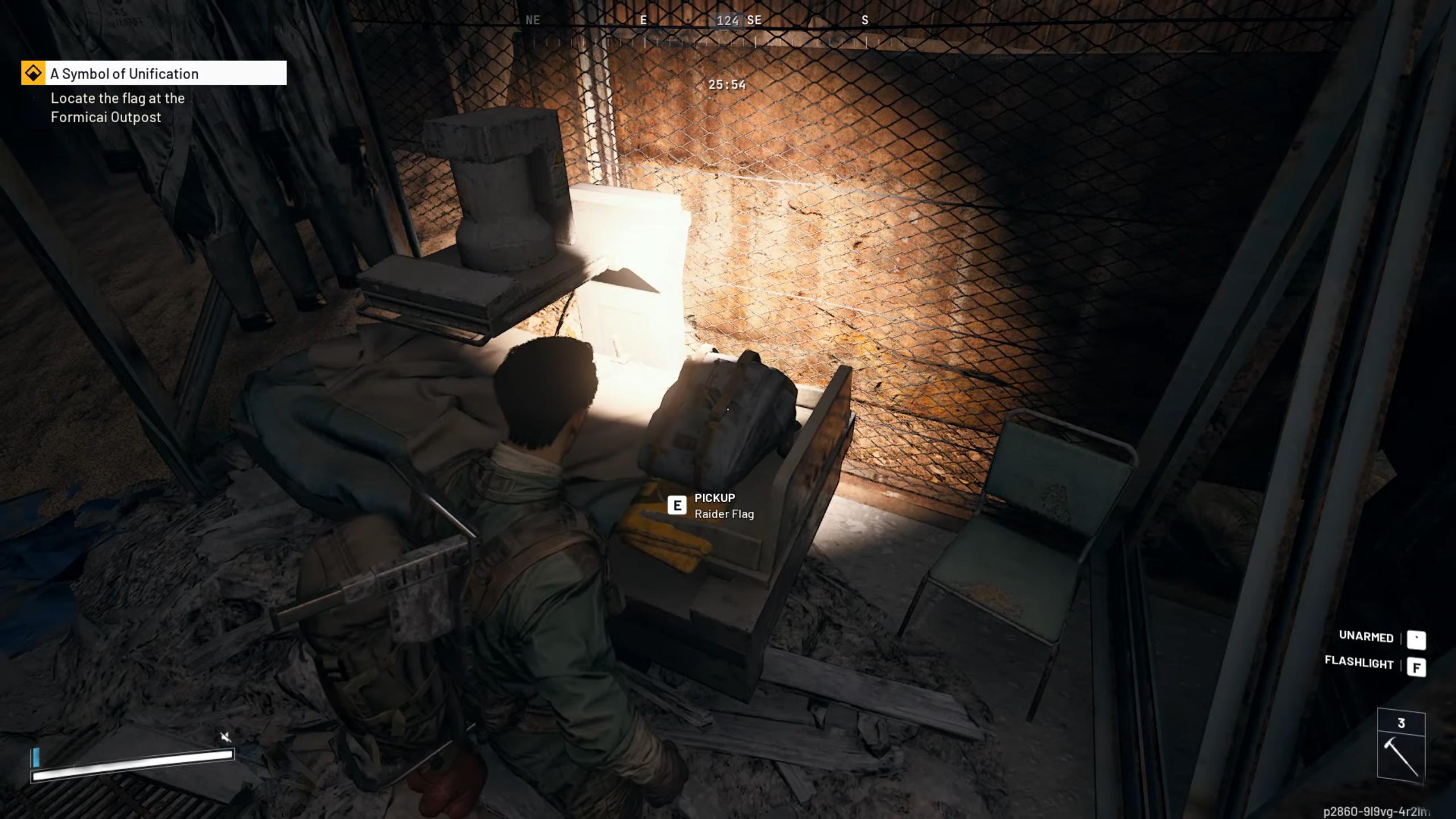Select the A Symbol of Unification quest header
Image resolution: width=1456 pixels, height=819 pixels.
[124, 73]
